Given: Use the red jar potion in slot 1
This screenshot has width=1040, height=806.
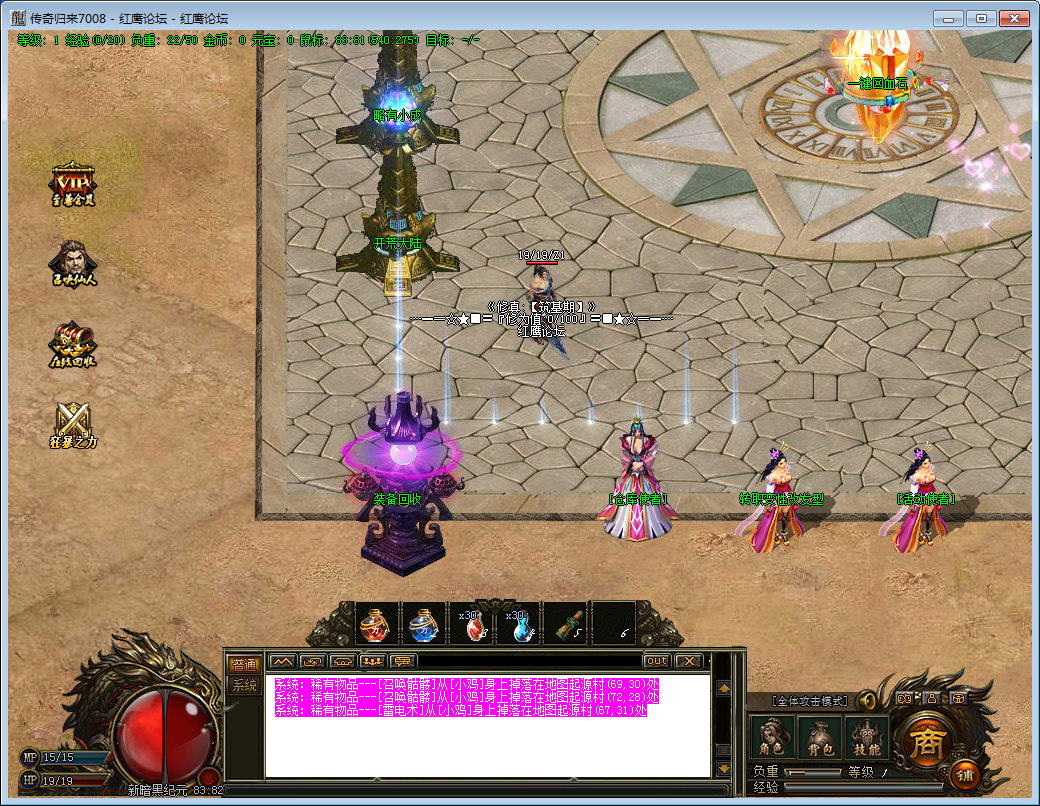Looking at the screenshot, I should pyautogui.click(x=376, y=625).
